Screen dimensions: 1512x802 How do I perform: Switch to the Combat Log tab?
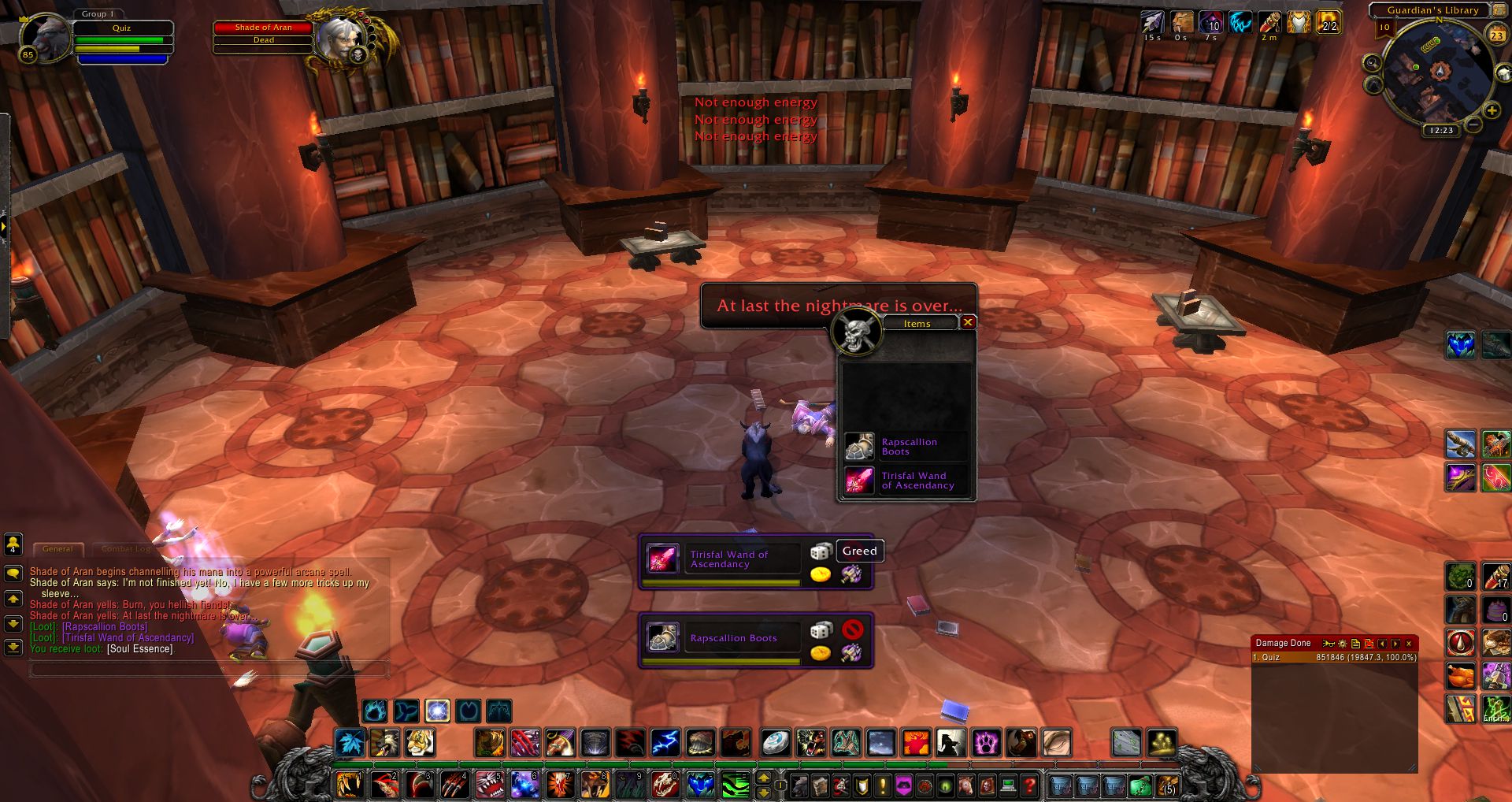(125, 548)
